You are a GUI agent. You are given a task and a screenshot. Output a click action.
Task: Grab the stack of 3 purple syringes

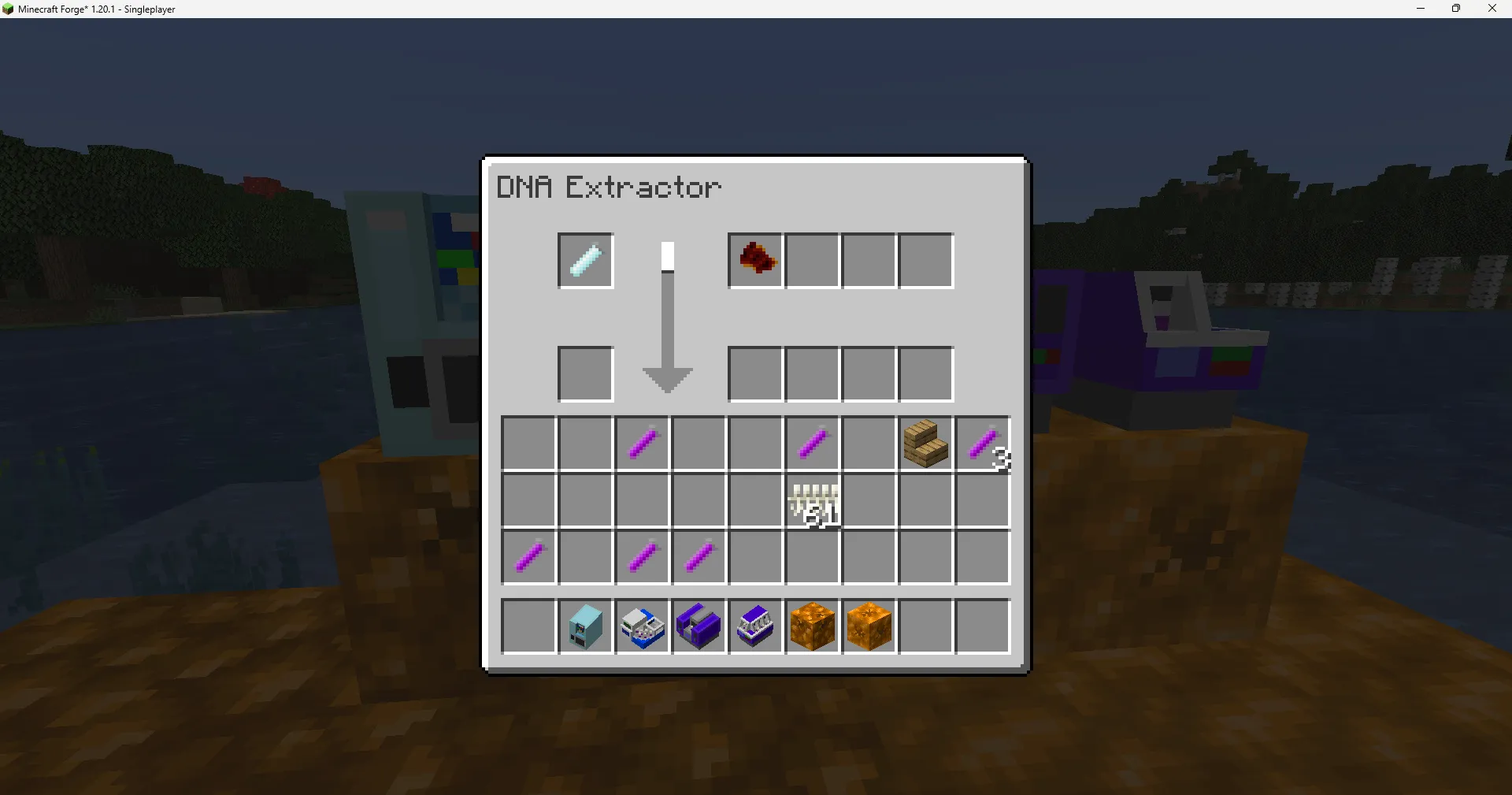coord(984,444)
